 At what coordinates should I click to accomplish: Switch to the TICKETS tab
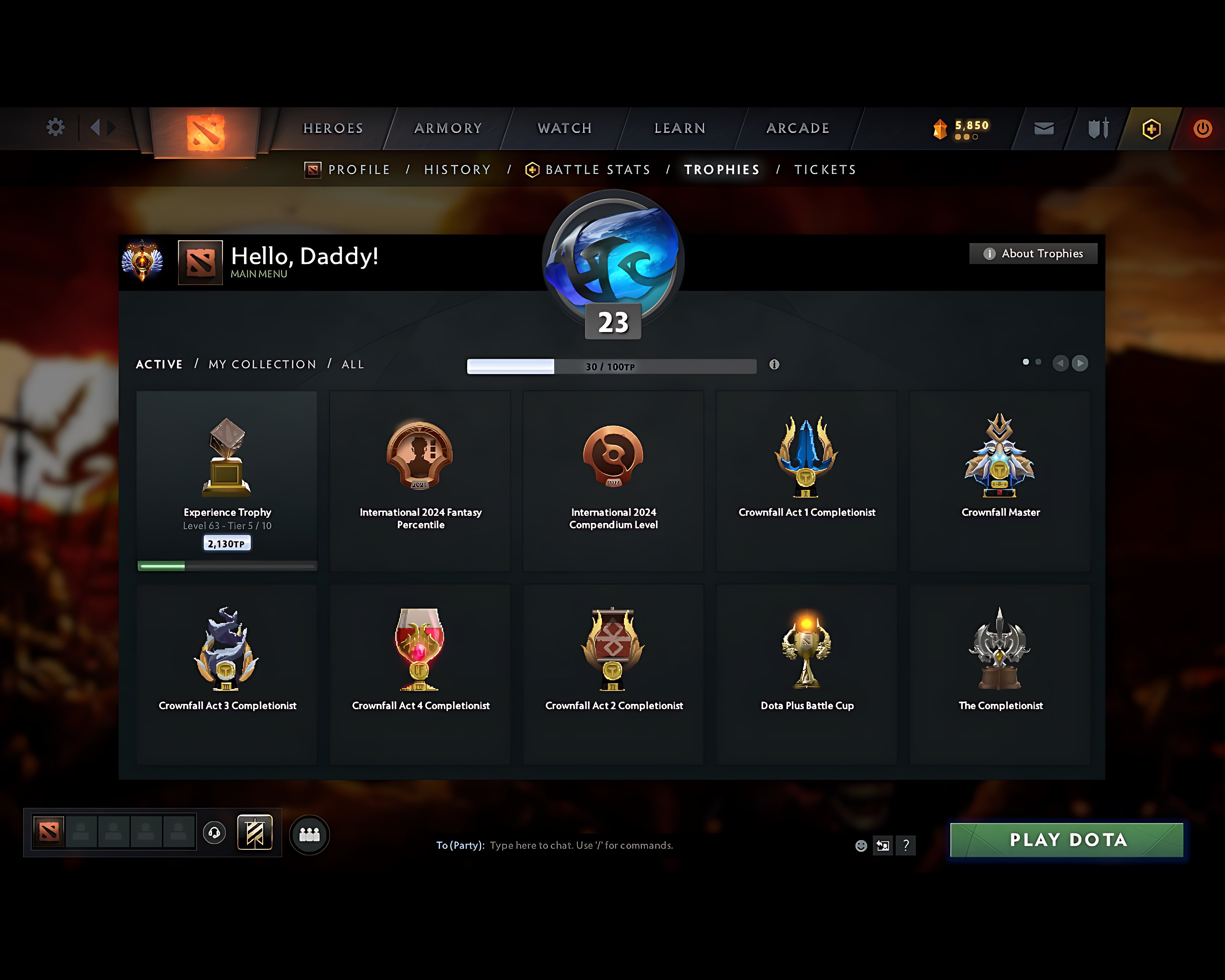pyautogui.click(x=825, y=169)
